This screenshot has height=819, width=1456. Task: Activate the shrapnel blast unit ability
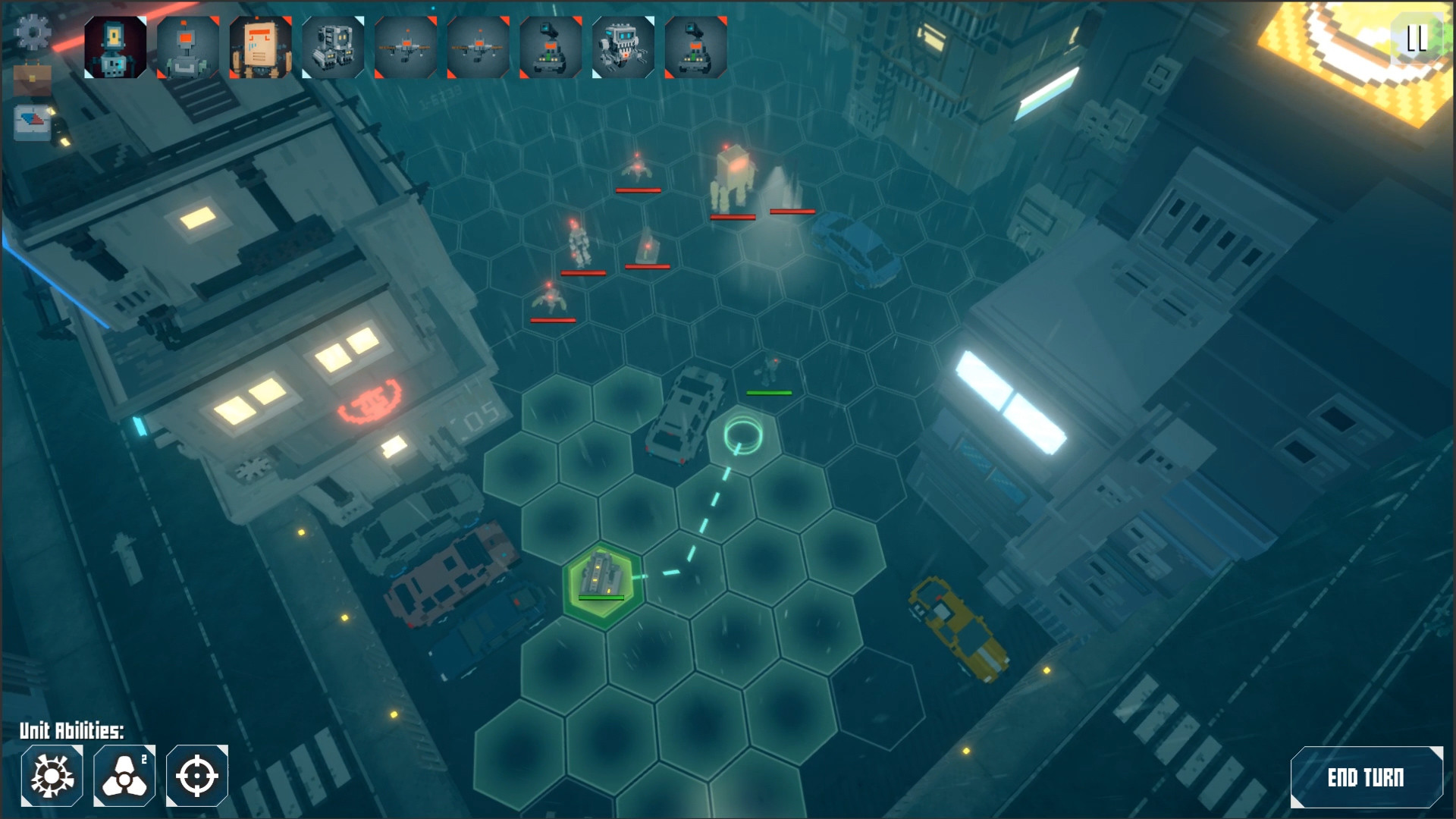pyautogui.click(x=52, y=774)
